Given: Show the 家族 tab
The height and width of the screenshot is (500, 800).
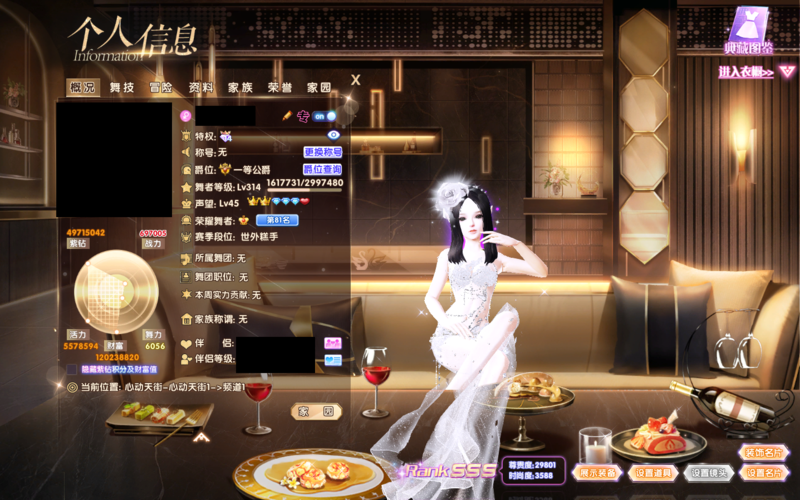Looking at the screenshot, I should (240, 88).
